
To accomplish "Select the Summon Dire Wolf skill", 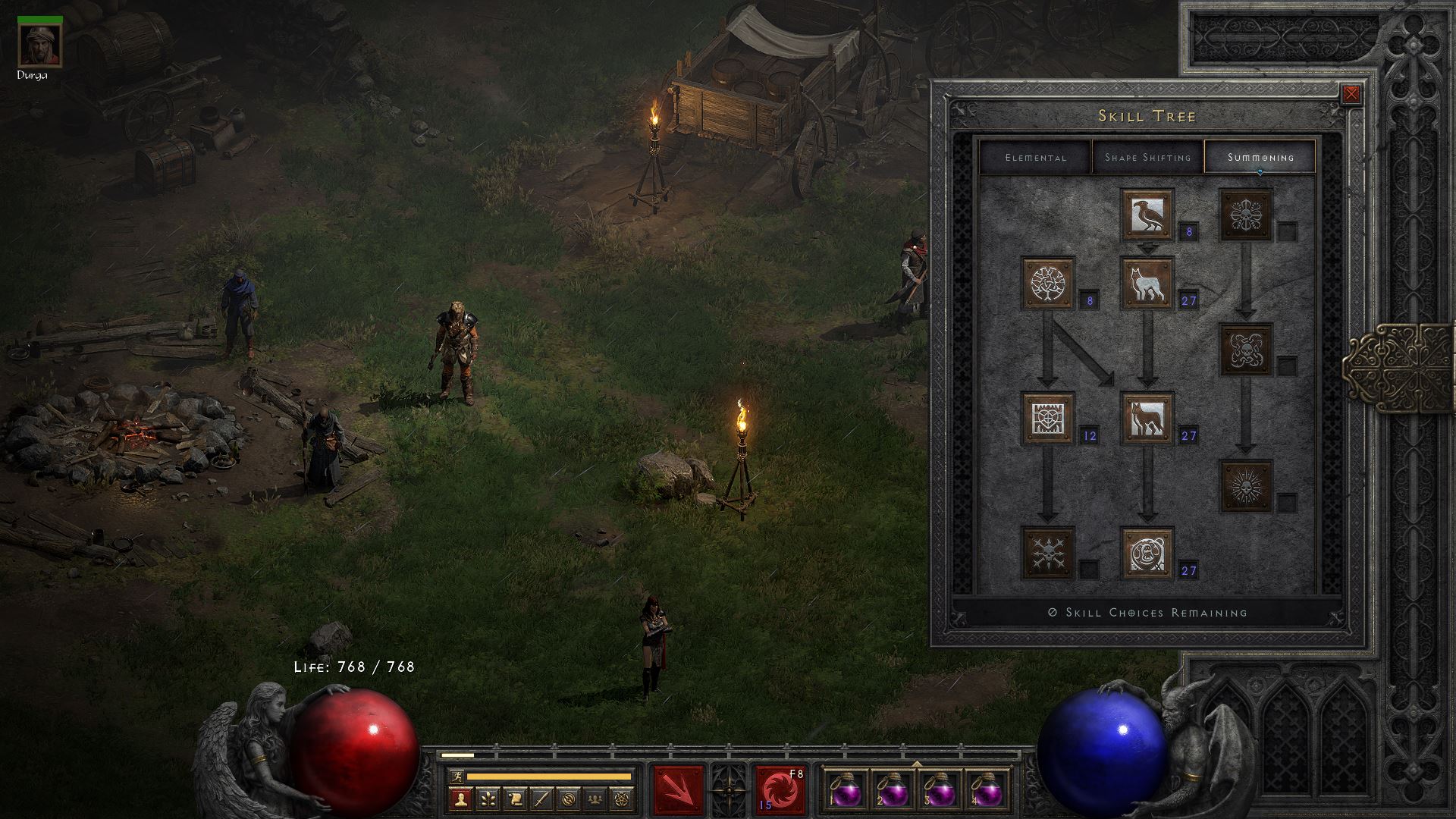I will pyautogui.click(x=1147, y=419).
